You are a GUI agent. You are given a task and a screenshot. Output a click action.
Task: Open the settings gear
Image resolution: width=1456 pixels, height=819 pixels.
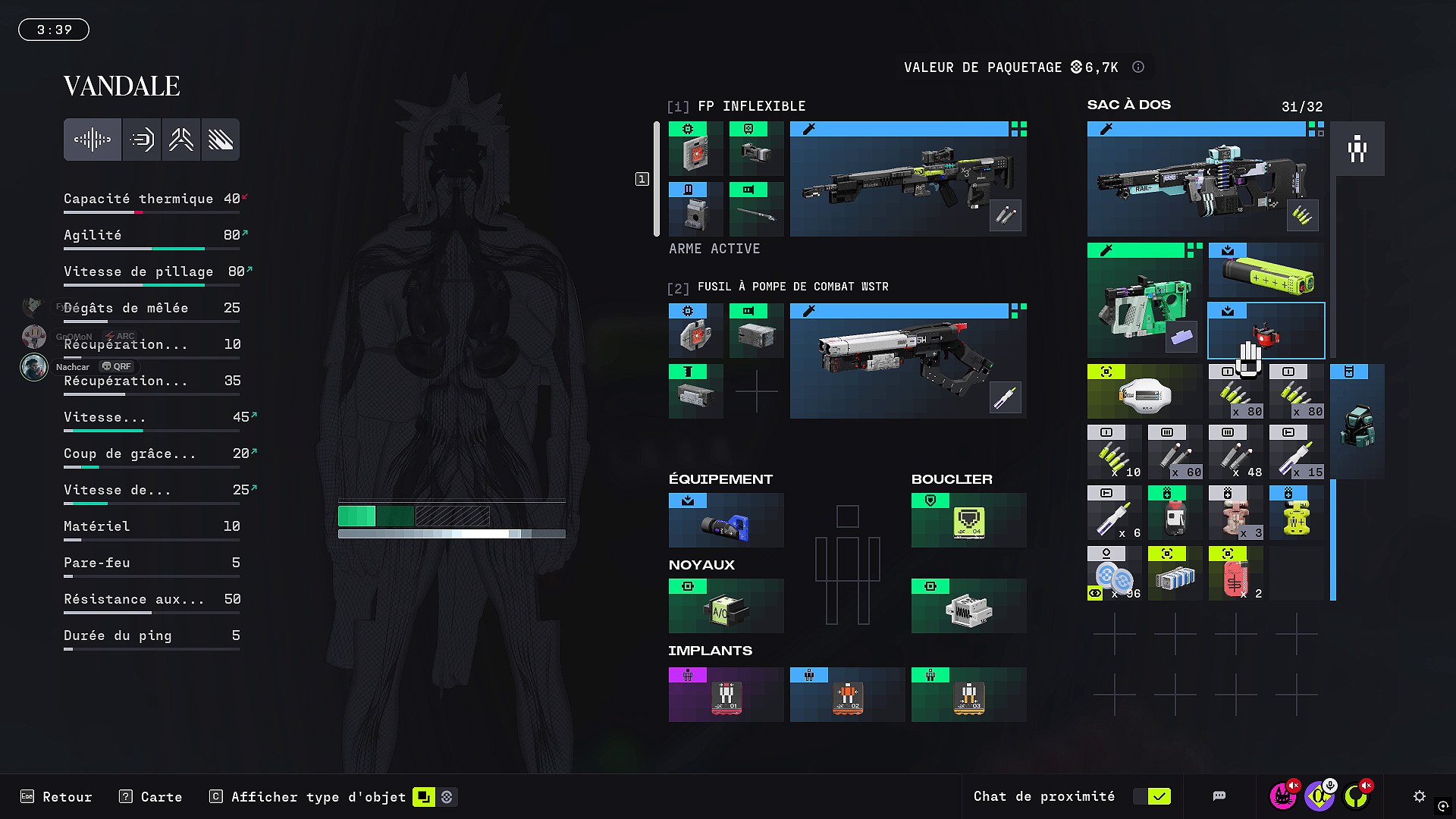point(1420,796)
